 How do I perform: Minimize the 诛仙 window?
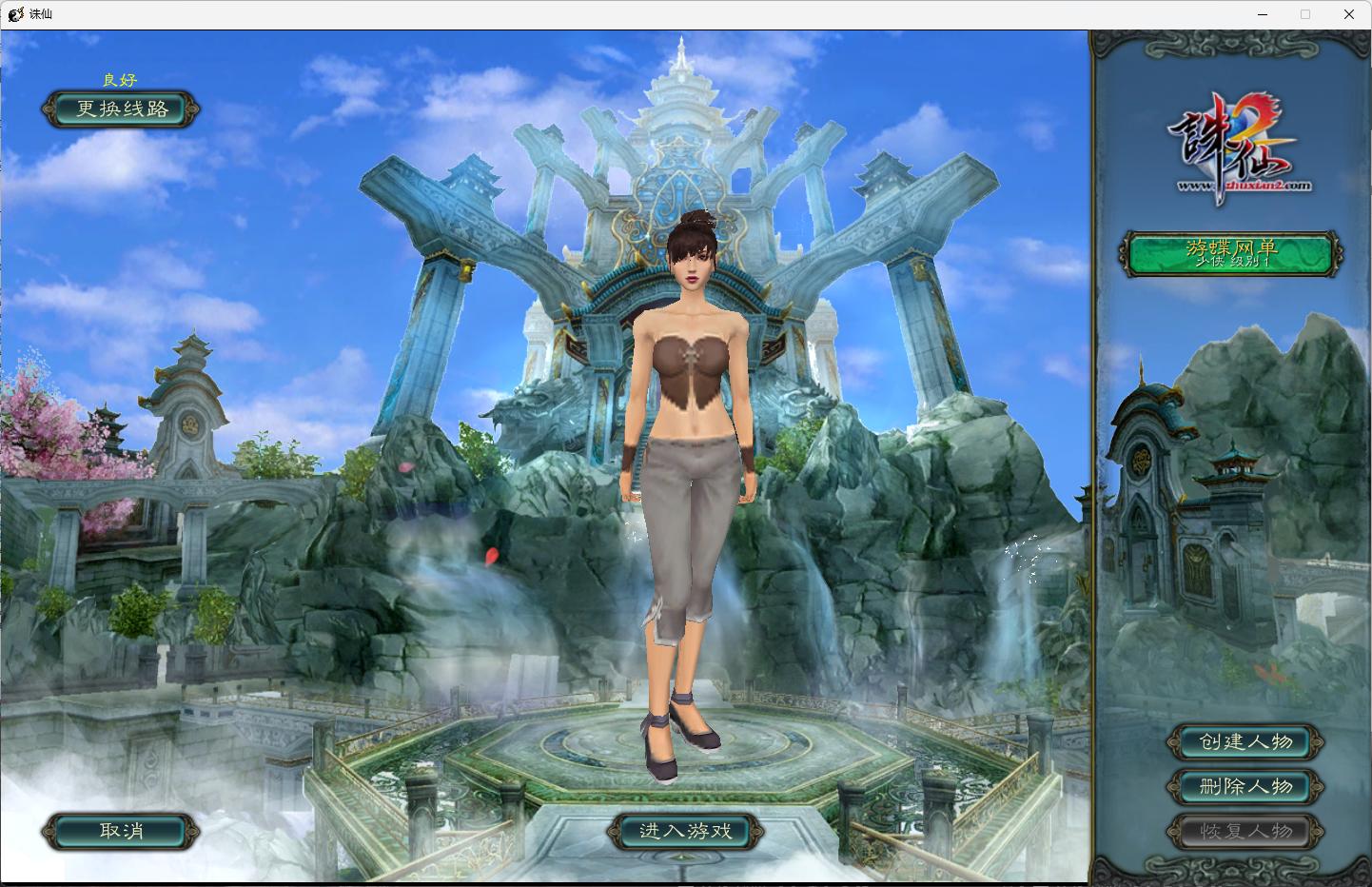click(1263, 14)
